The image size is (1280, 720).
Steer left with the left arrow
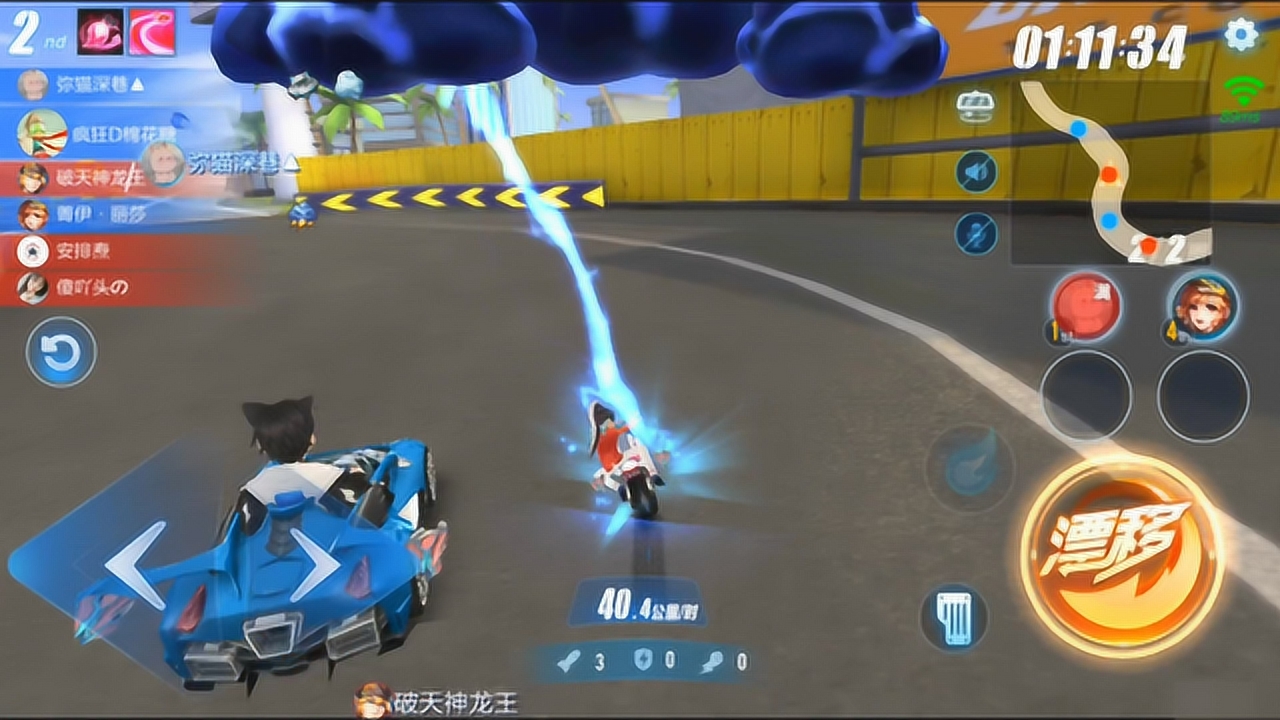point(135,565)
